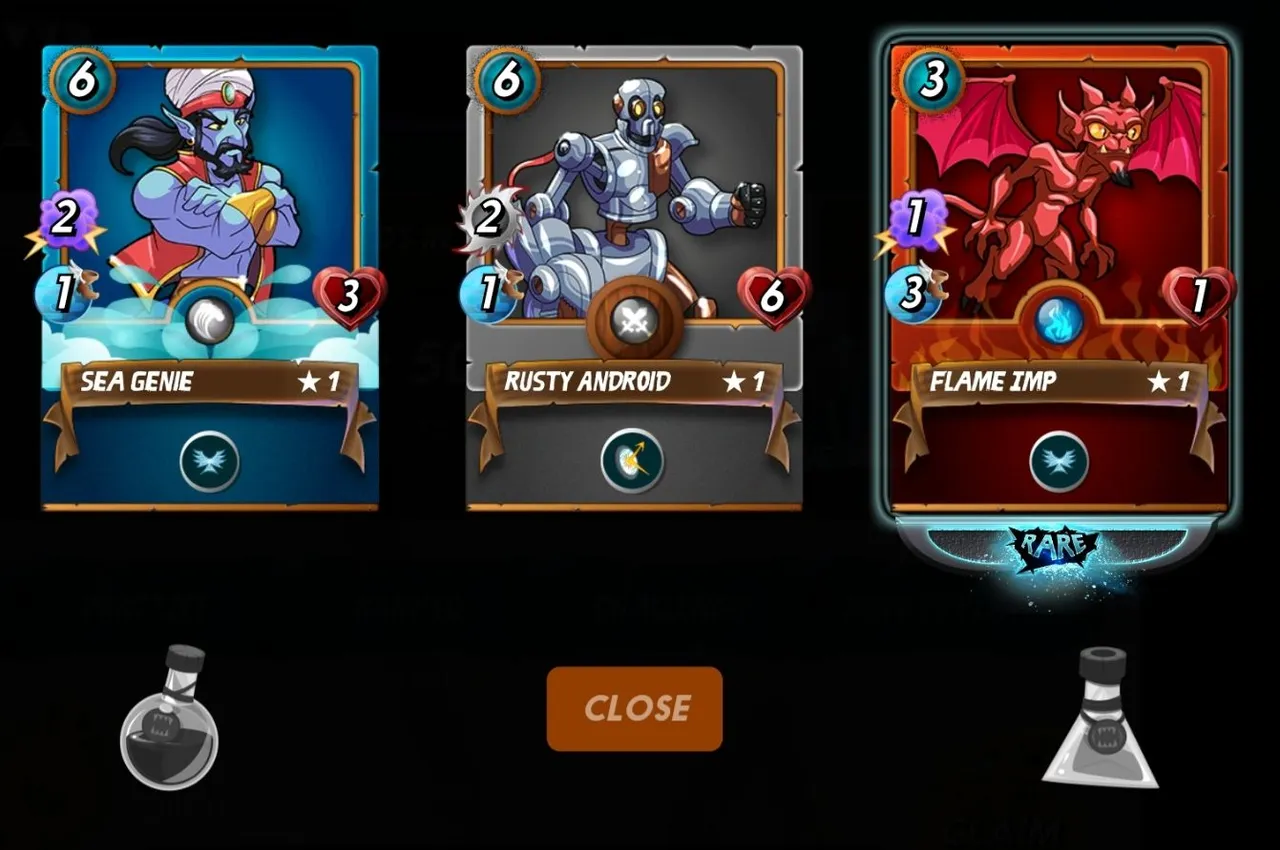
Task: Inspect Rusty Android's shield ability icon
Action: coord(632,461)
